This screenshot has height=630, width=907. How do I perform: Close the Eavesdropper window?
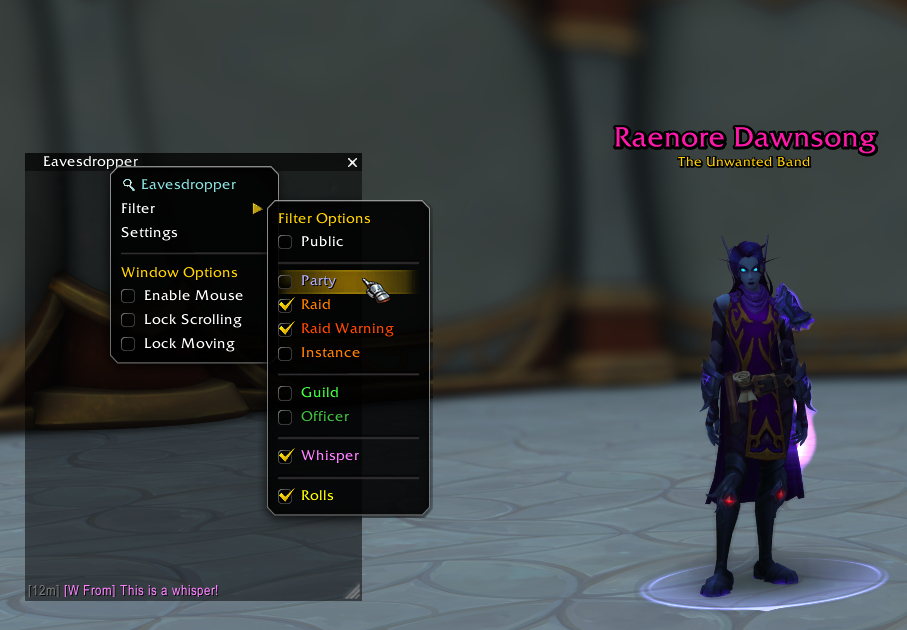[x=352, y=162]
